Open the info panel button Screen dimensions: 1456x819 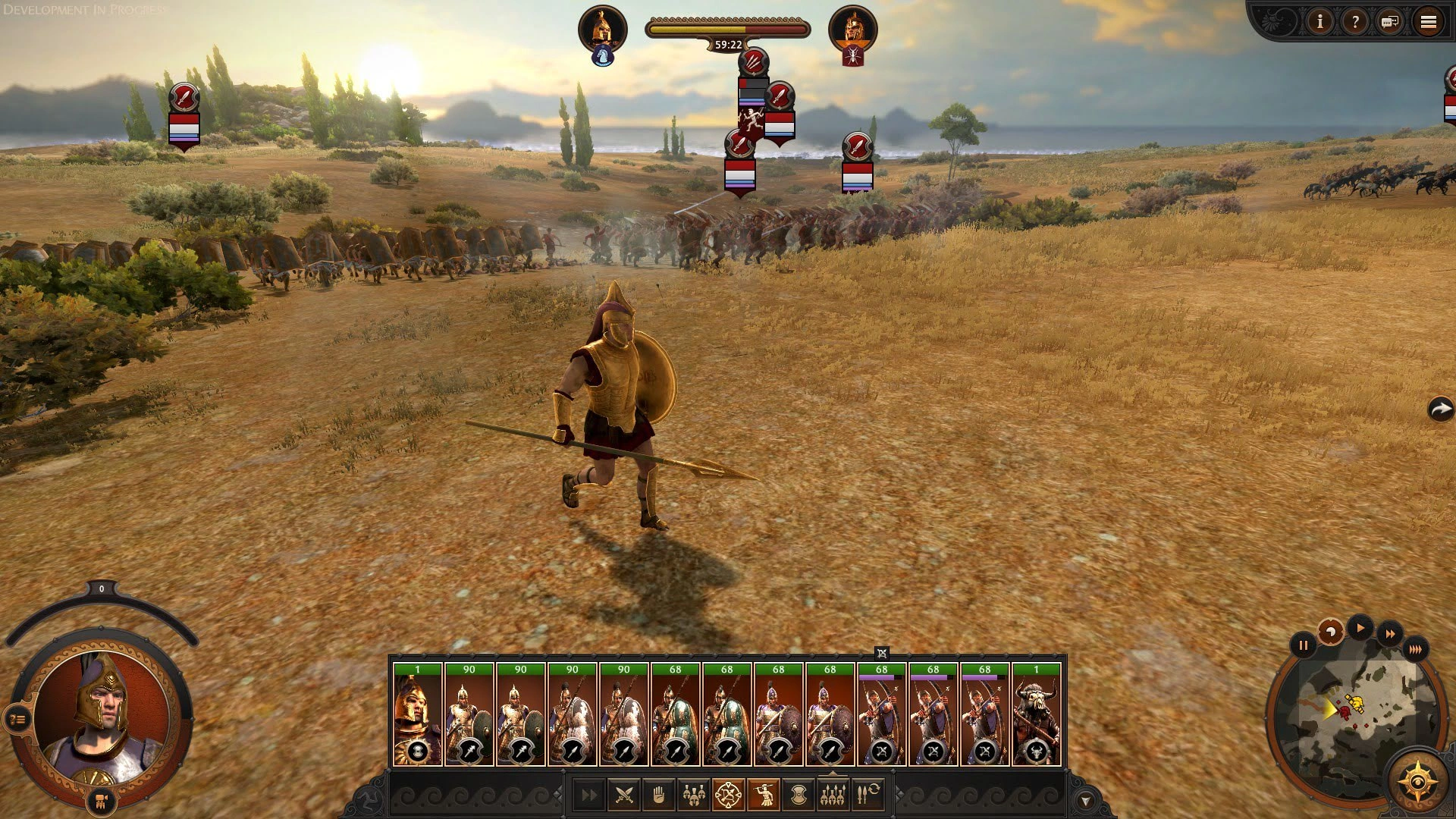pos(1319,22)
